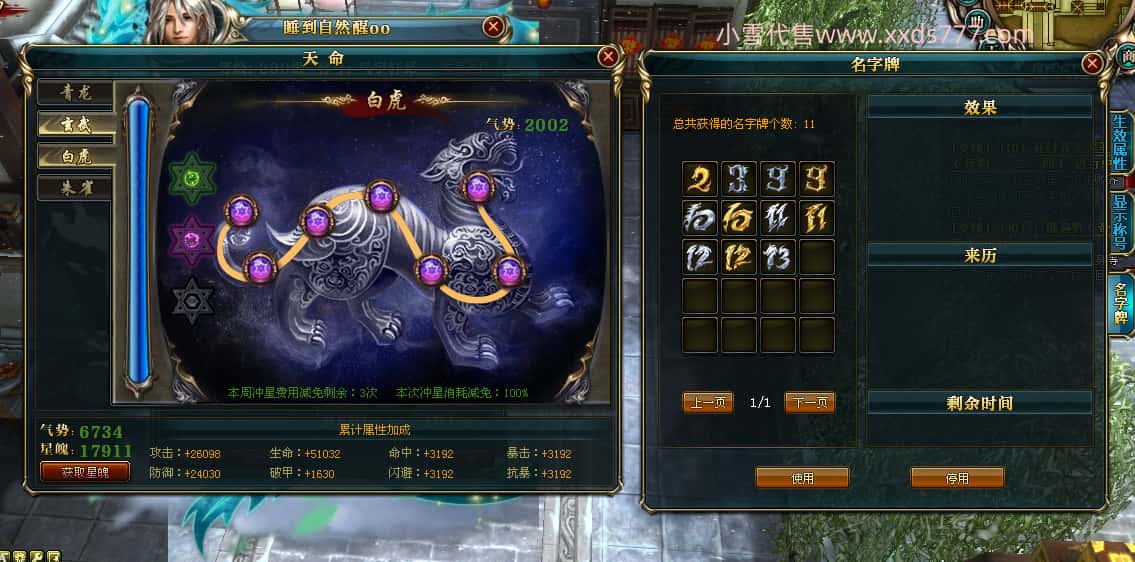Close the 天命 destiny window
Screen dimensions: 1135x562
[608, 57]
